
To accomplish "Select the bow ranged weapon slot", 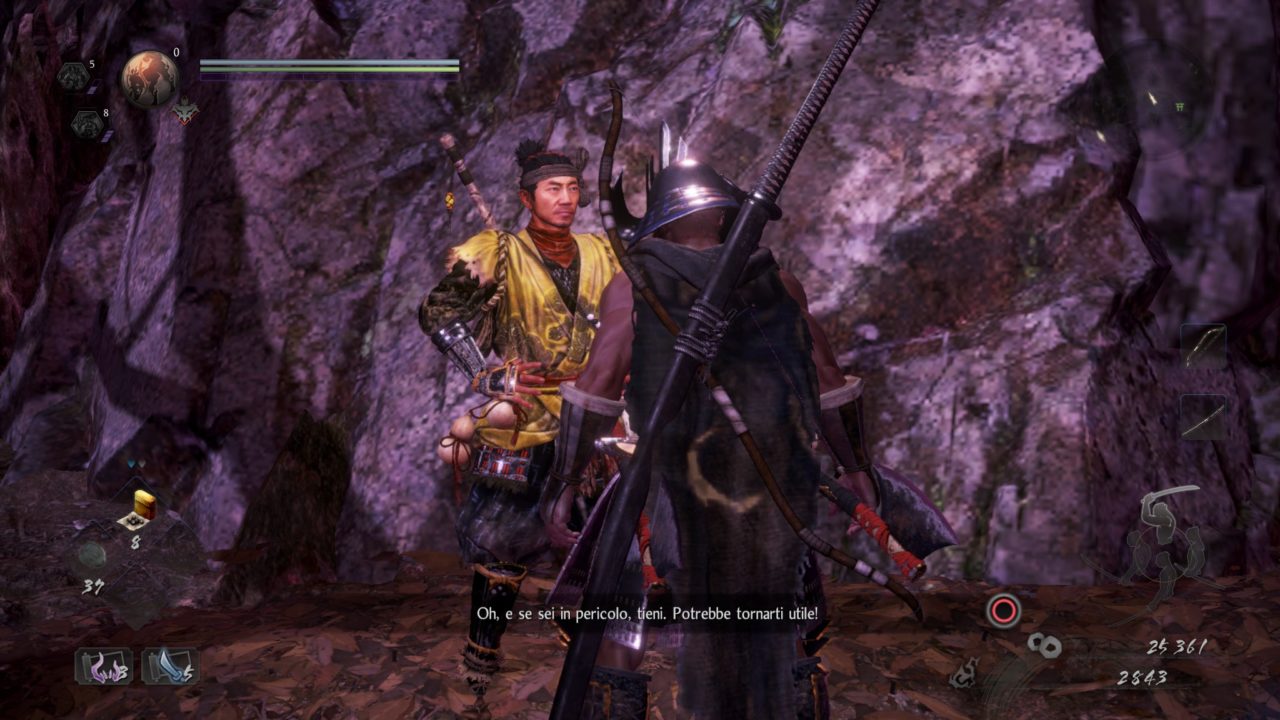I will point(1203,346).
